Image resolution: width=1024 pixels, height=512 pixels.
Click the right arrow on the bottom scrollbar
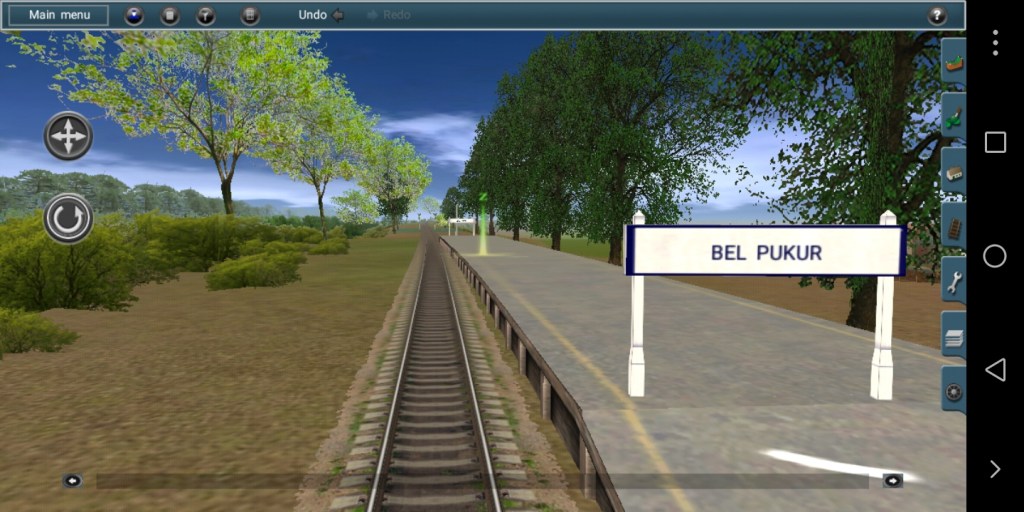click(893, 481)
